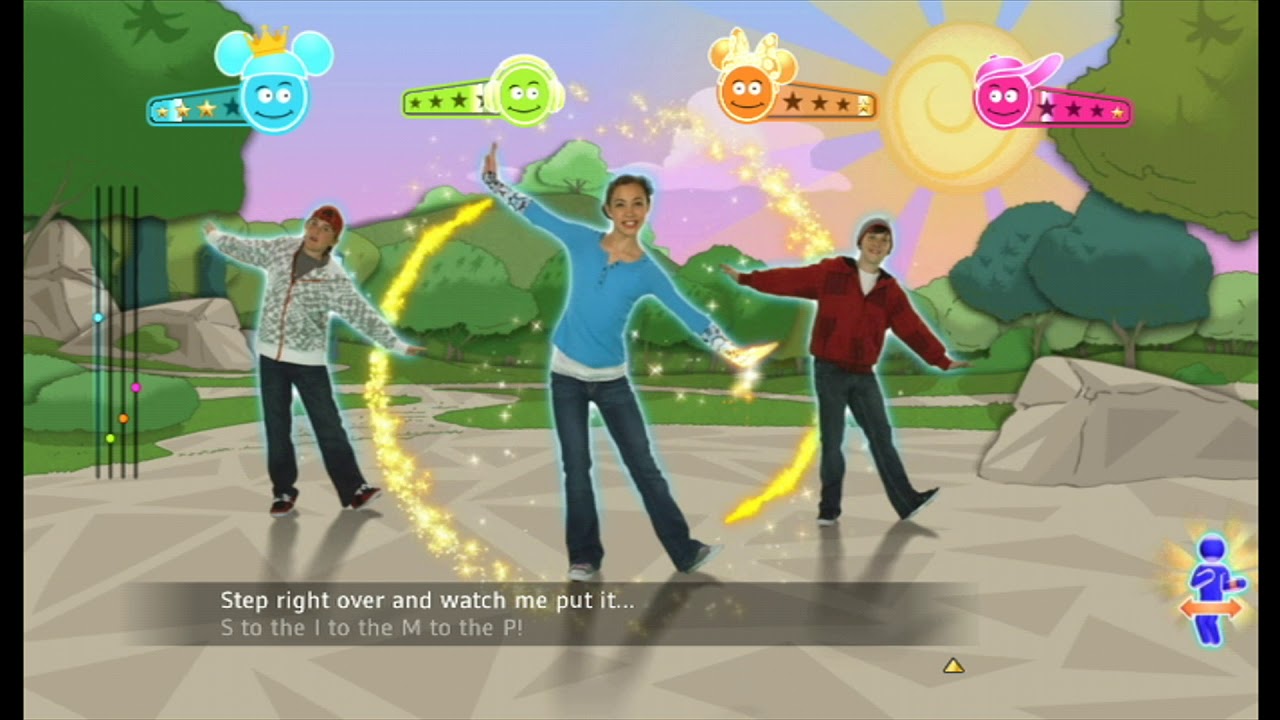This screenshot has width=1280, height=720.
Task: Click the blue dancer move pictogram
Action: tap(1212, 590)
